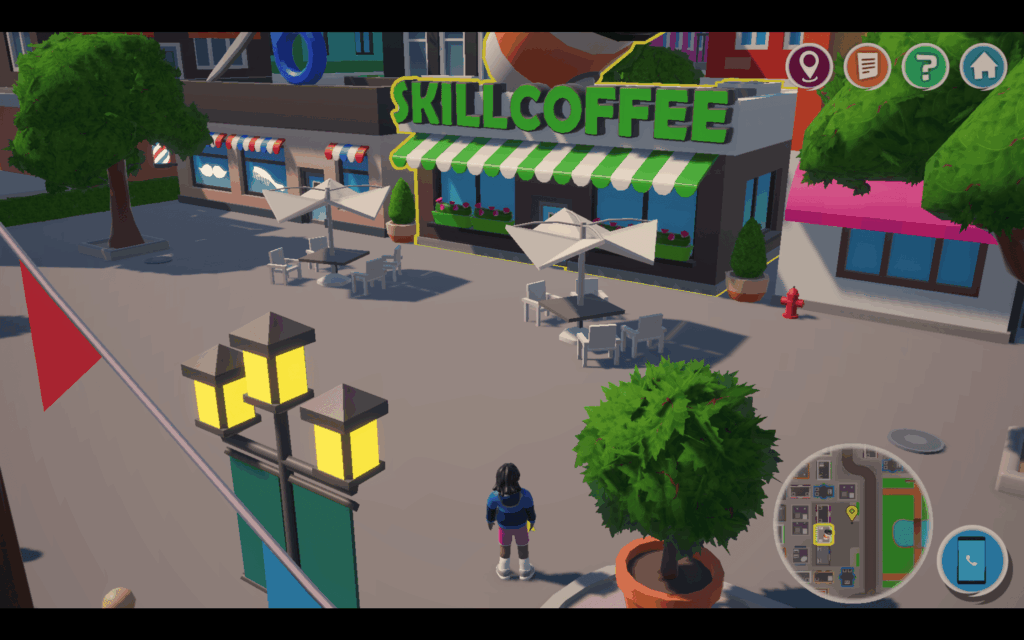Open the notes document button
This screenshot has height=640, width=1024.
(867, 67)
